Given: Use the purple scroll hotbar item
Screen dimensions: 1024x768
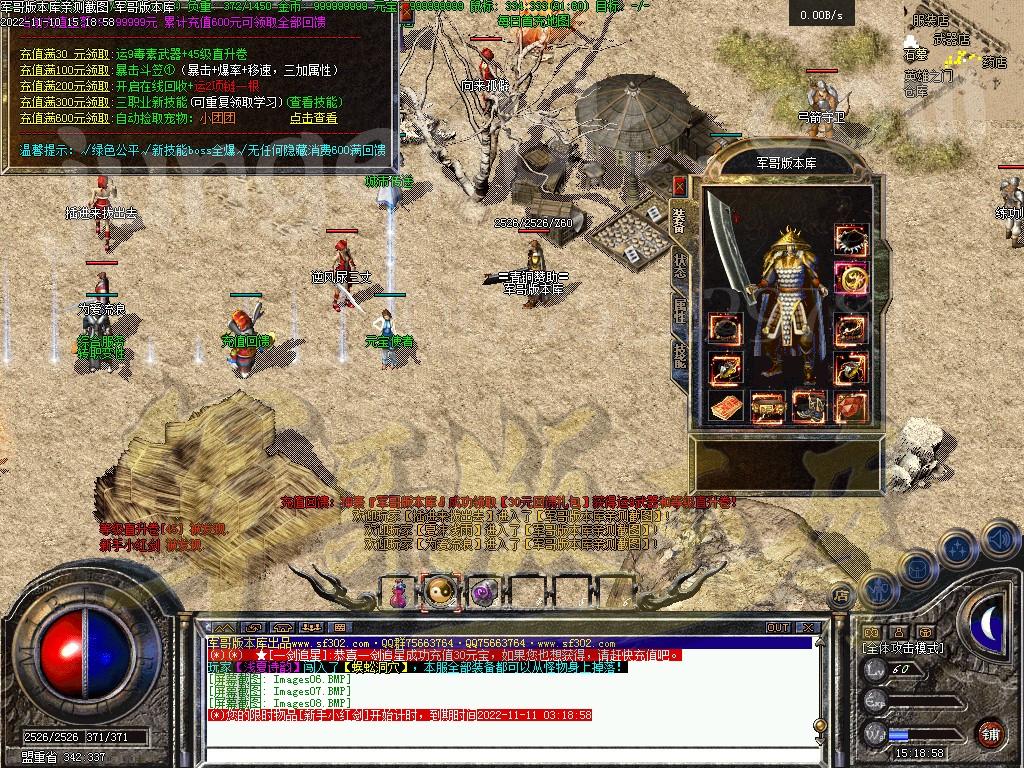Looking at the screenshot, I should click(484, 594).
